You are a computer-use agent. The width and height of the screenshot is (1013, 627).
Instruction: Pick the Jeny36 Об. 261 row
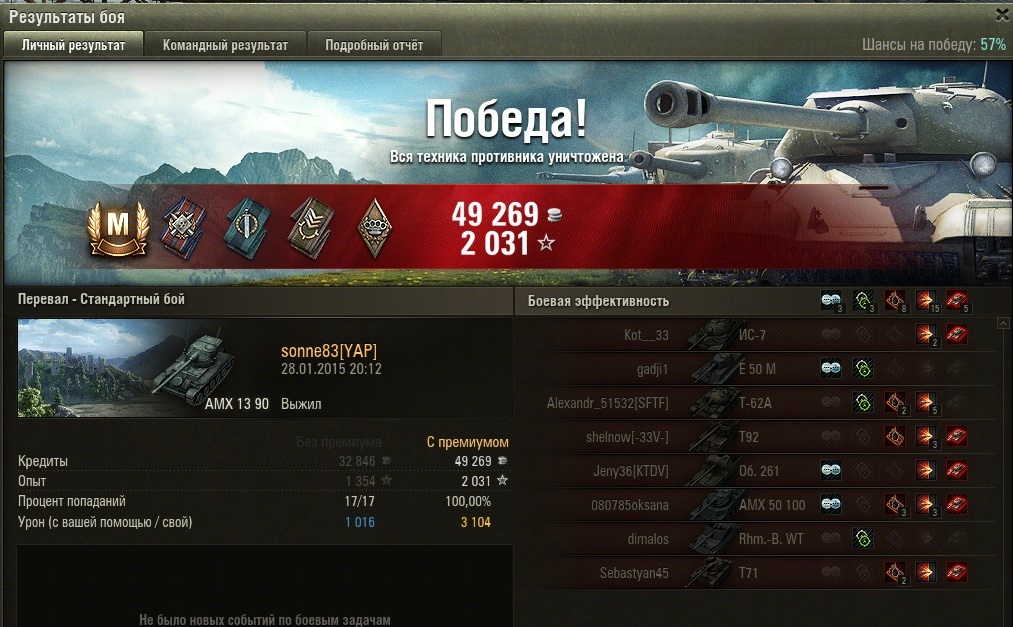click(760, 471)
